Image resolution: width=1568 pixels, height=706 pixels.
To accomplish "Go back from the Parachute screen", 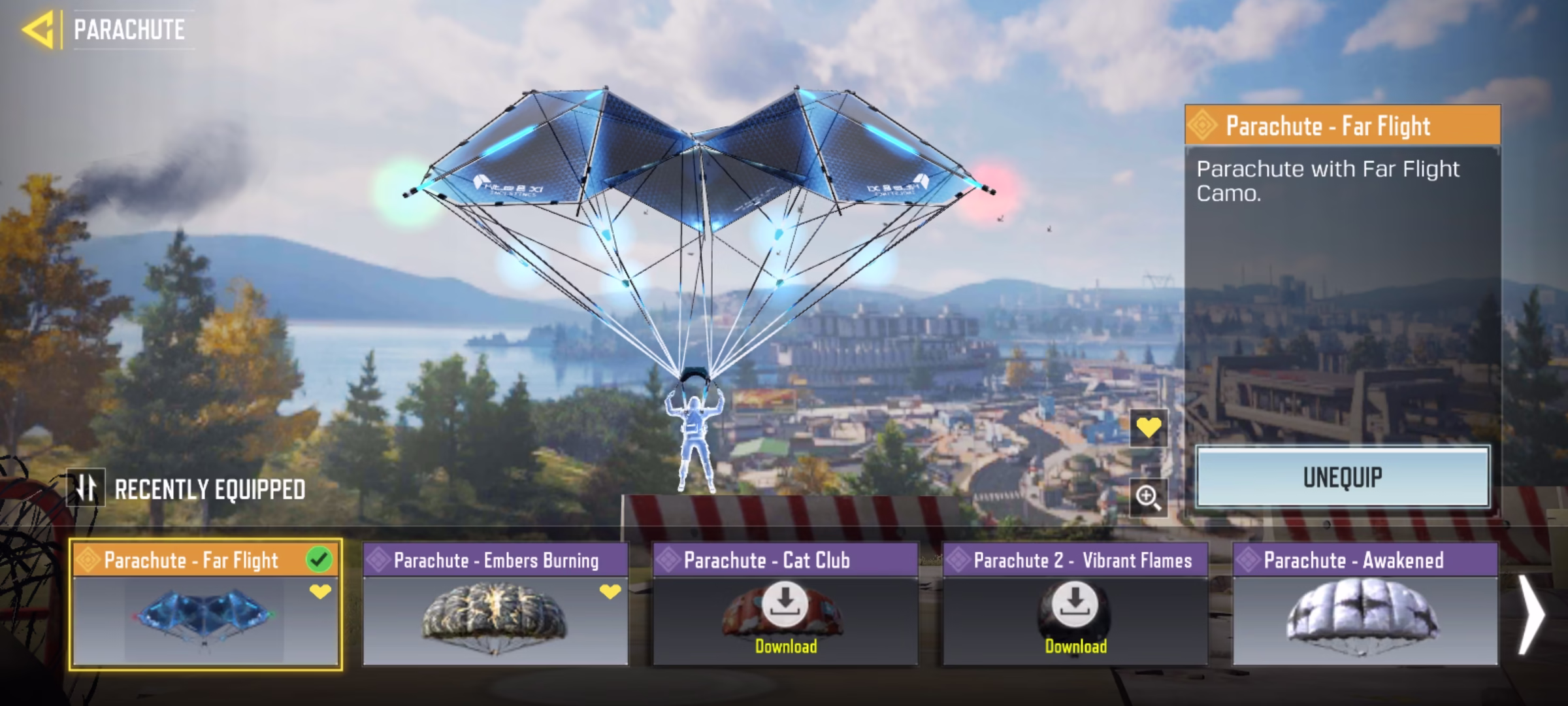I will (x=38, y=30).
